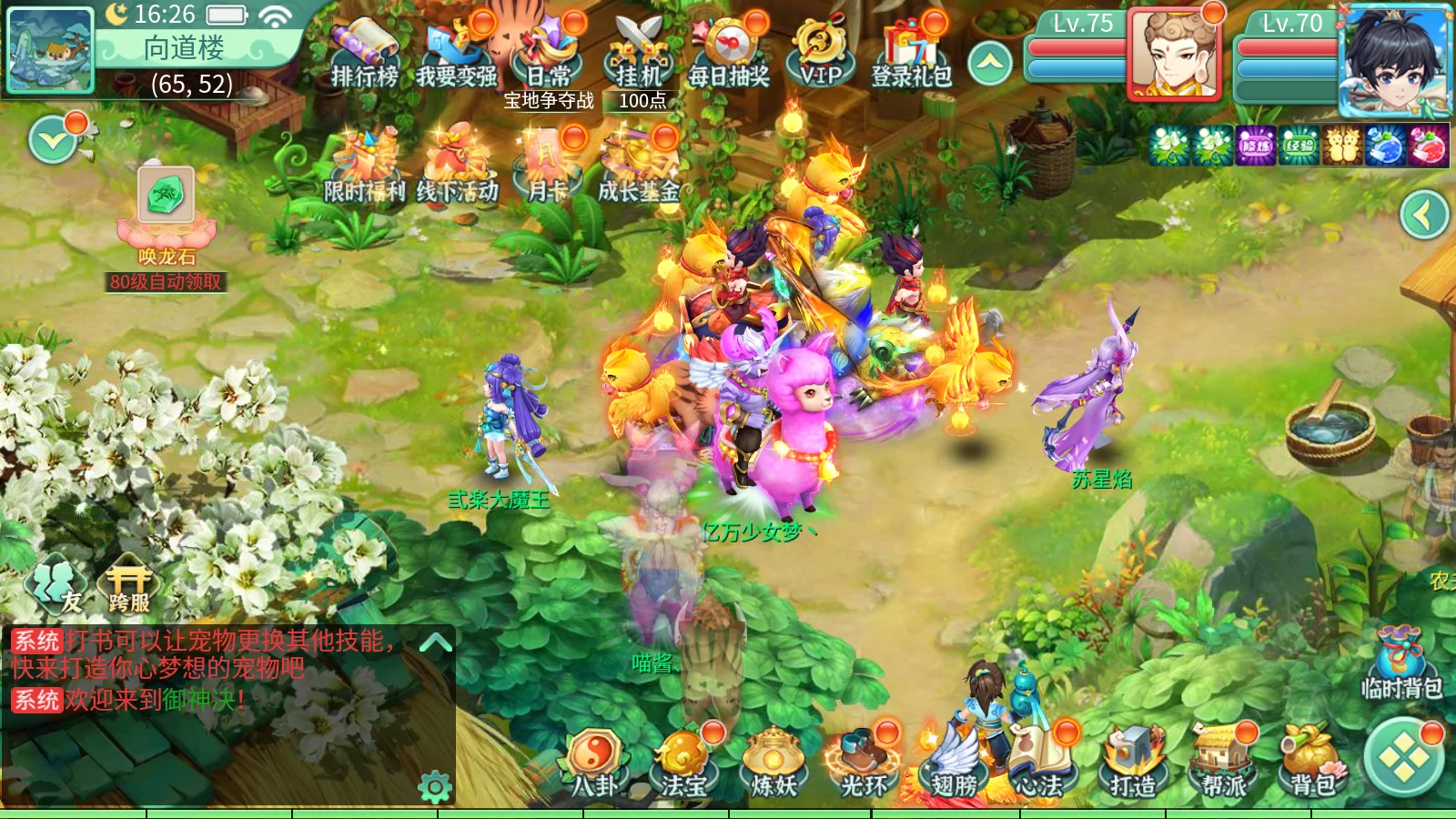Open 线下活动 offline events
This screenshot has height=819, width=1456.
pos(457,168)
